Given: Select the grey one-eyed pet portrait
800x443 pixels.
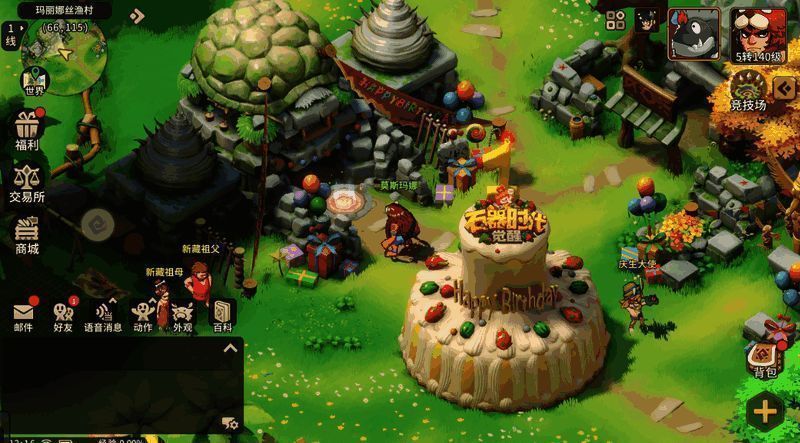Looking at the screenshot, I should coord(693,34).
